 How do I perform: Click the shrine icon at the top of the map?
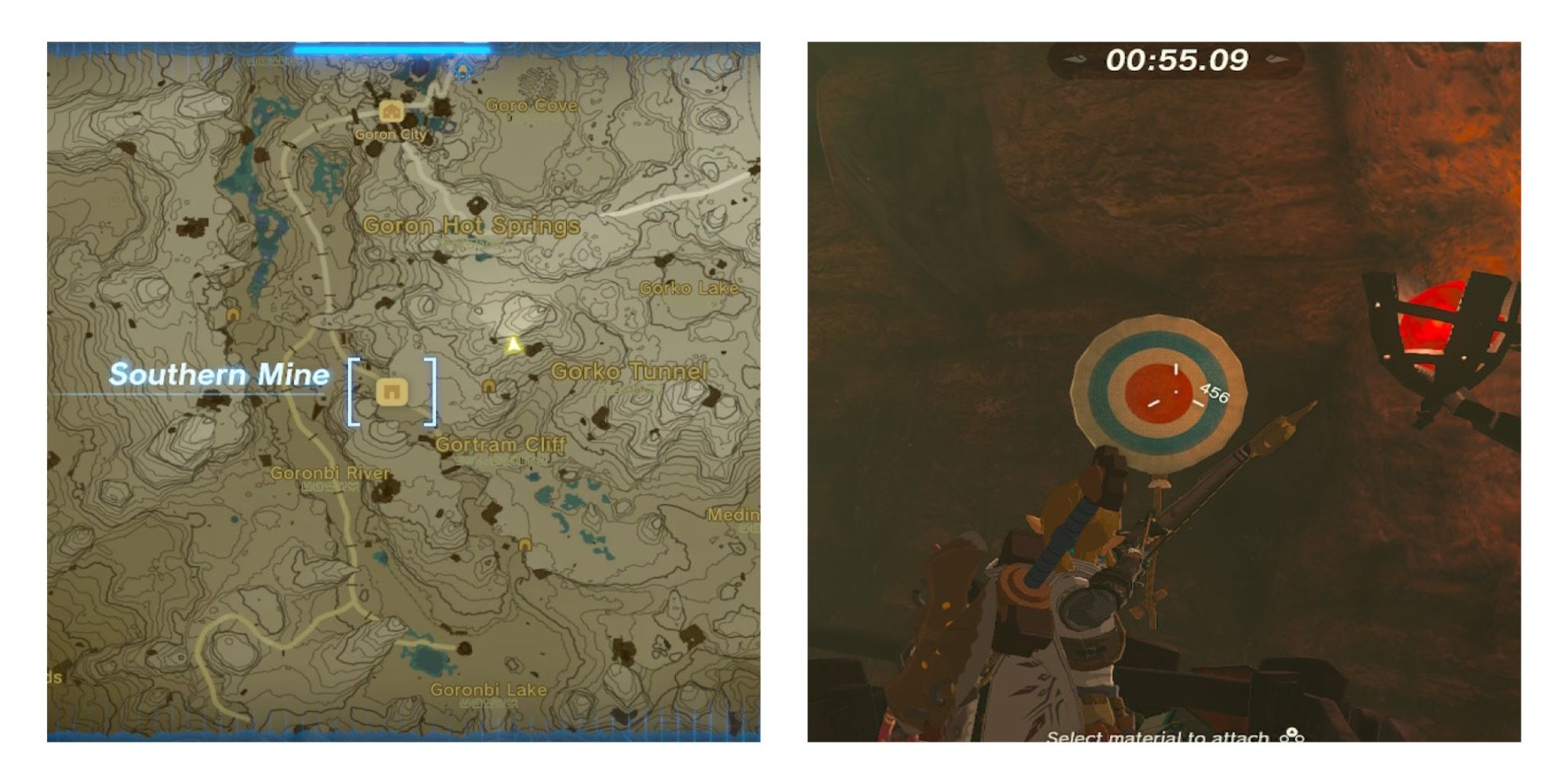point(463,71)
